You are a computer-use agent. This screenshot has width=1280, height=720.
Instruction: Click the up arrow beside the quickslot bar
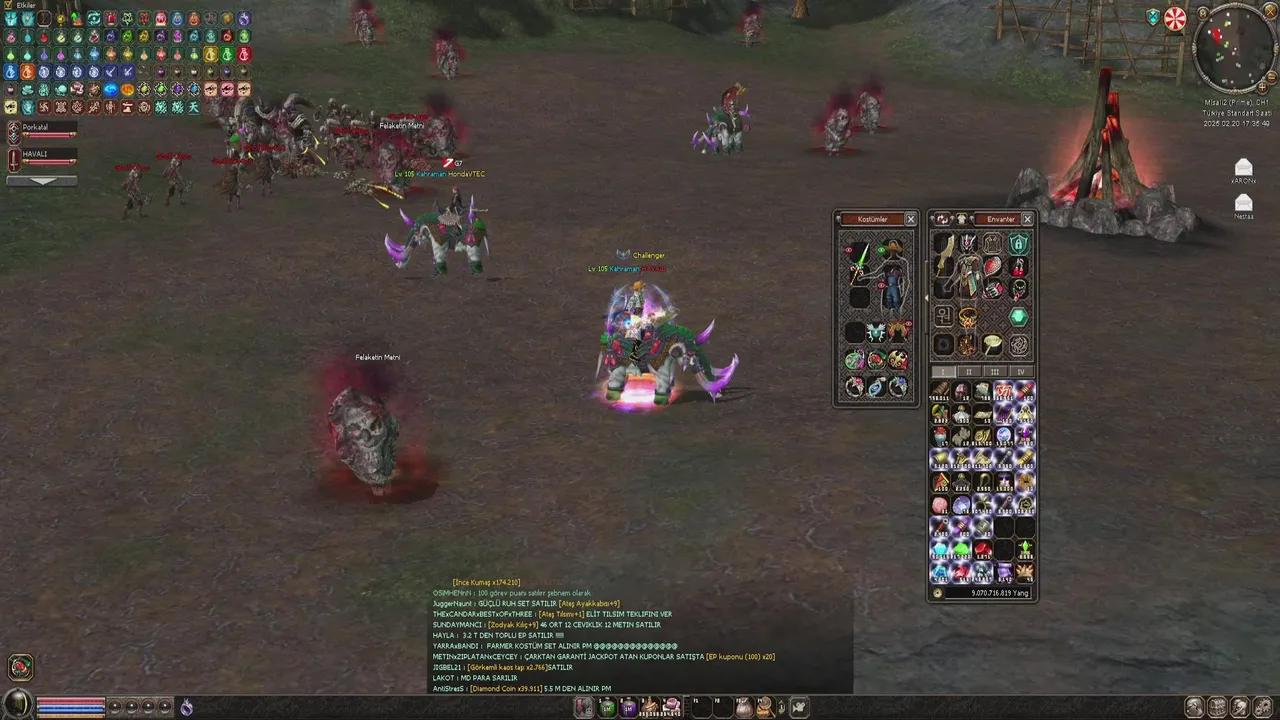point(782,707)
